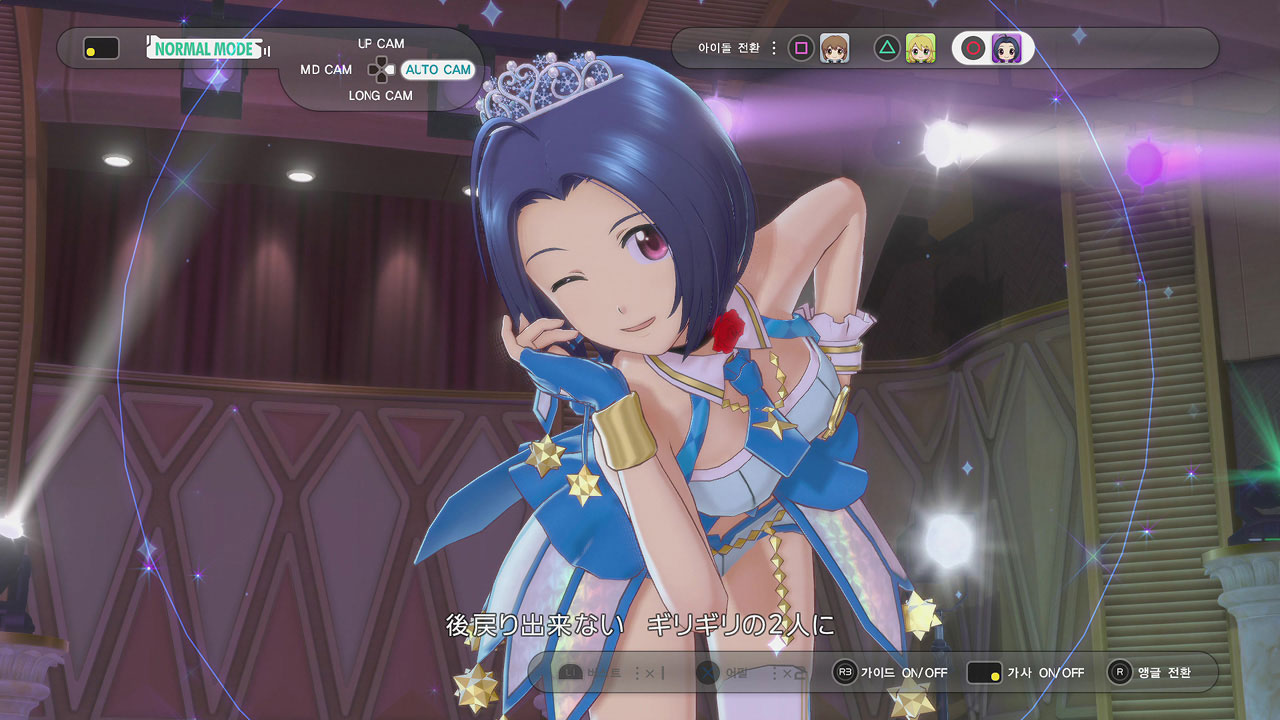Choose the dark-haired idol portrait

click(1005, 48)
